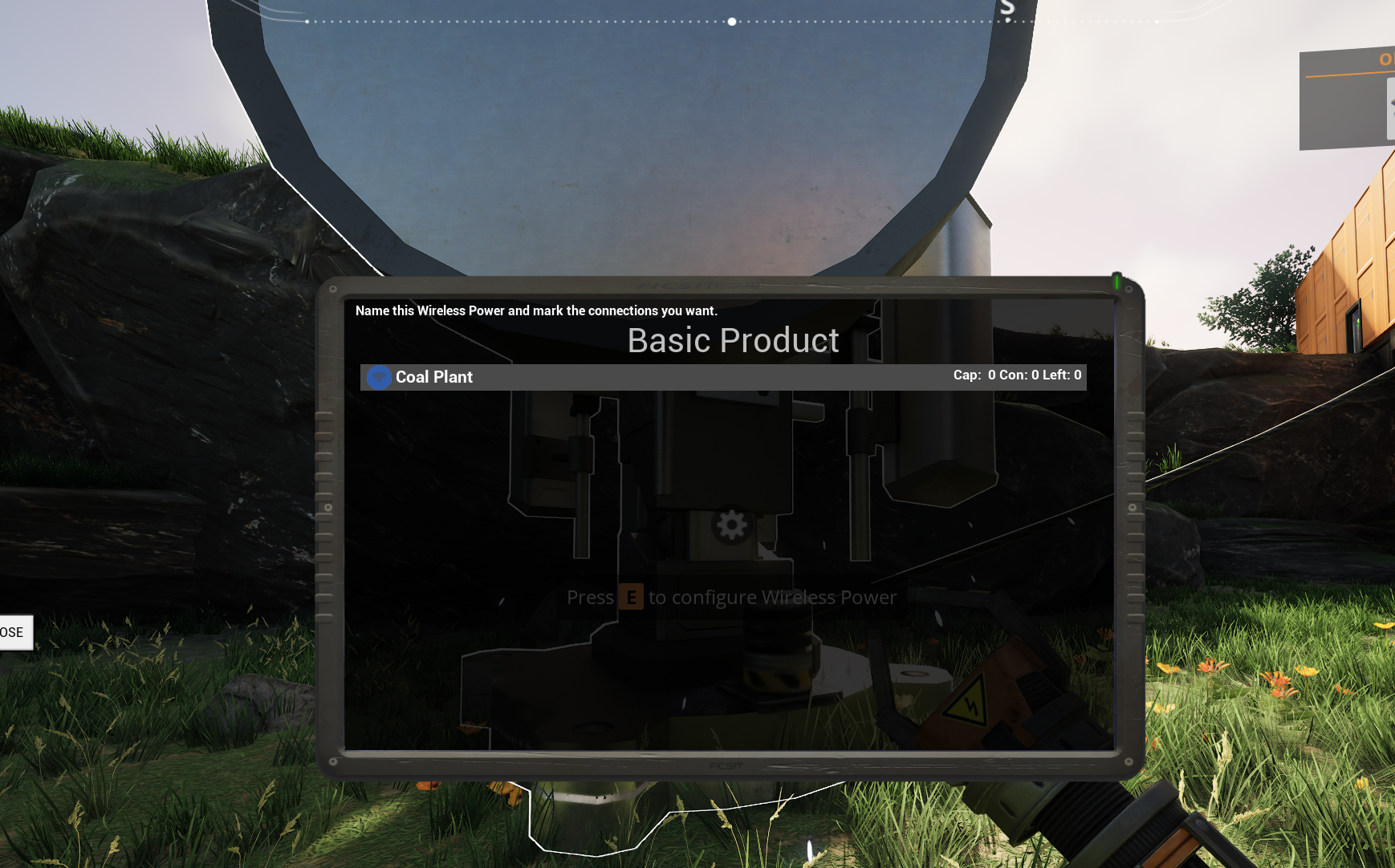Click the partially visible Close button
1395x868 pixels.
pyautogui.click(x=14, y=632)
